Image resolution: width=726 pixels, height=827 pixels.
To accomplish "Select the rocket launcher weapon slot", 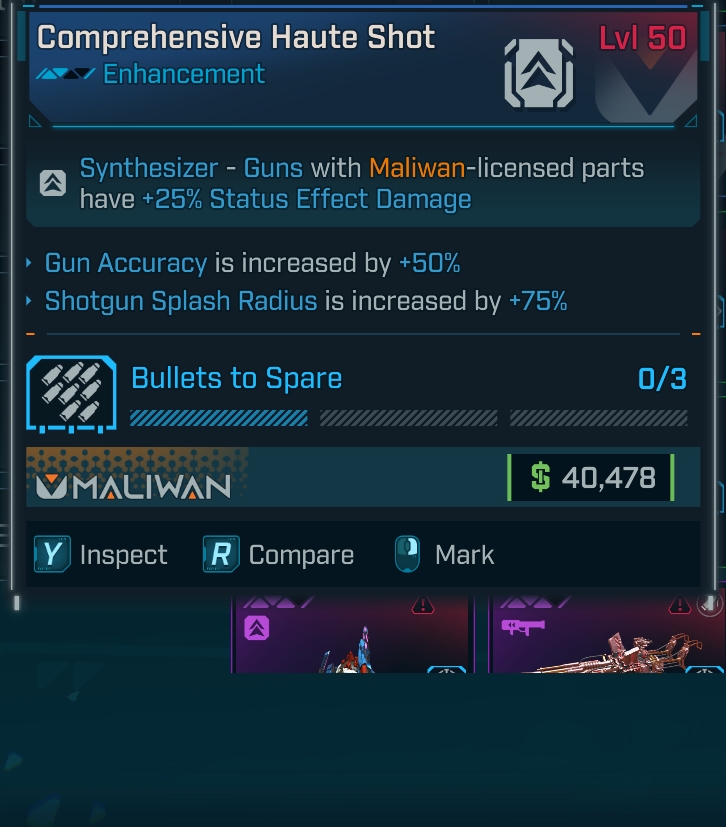I will pyautogui.click(x=607, y=635).
